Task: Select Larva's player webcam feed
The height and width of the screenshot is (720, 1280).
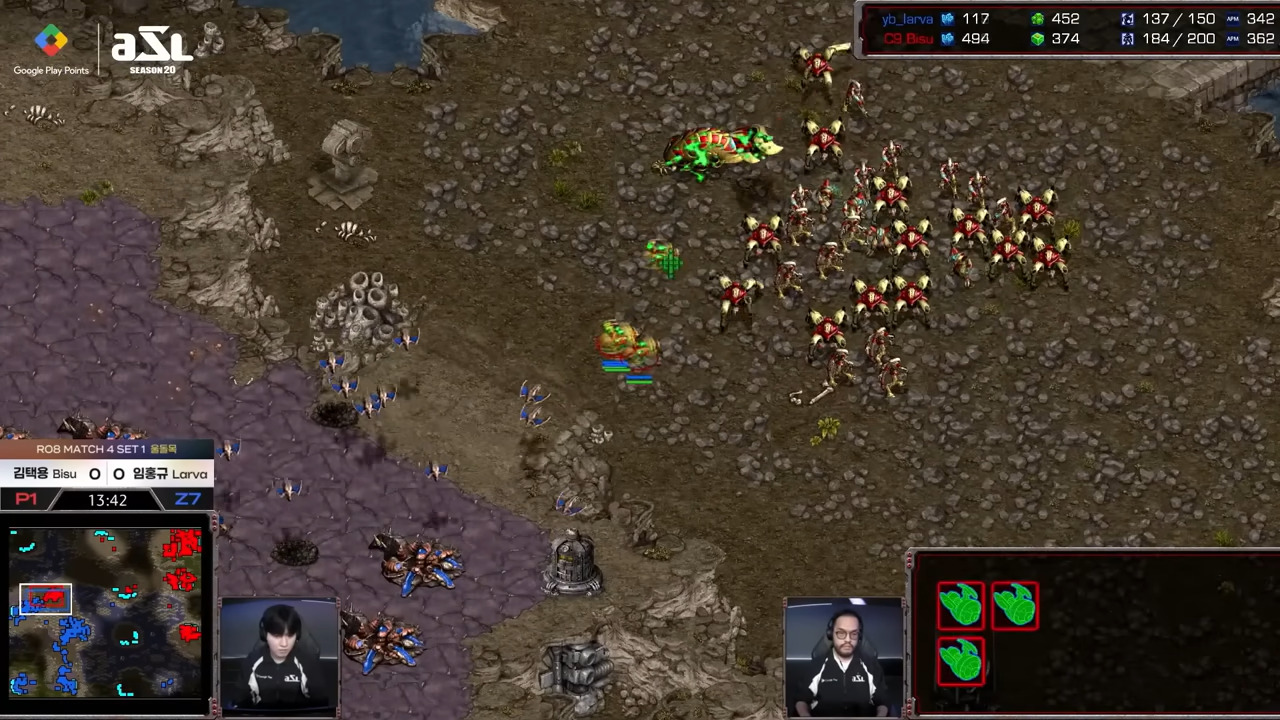Action: (x=845, y=657)
